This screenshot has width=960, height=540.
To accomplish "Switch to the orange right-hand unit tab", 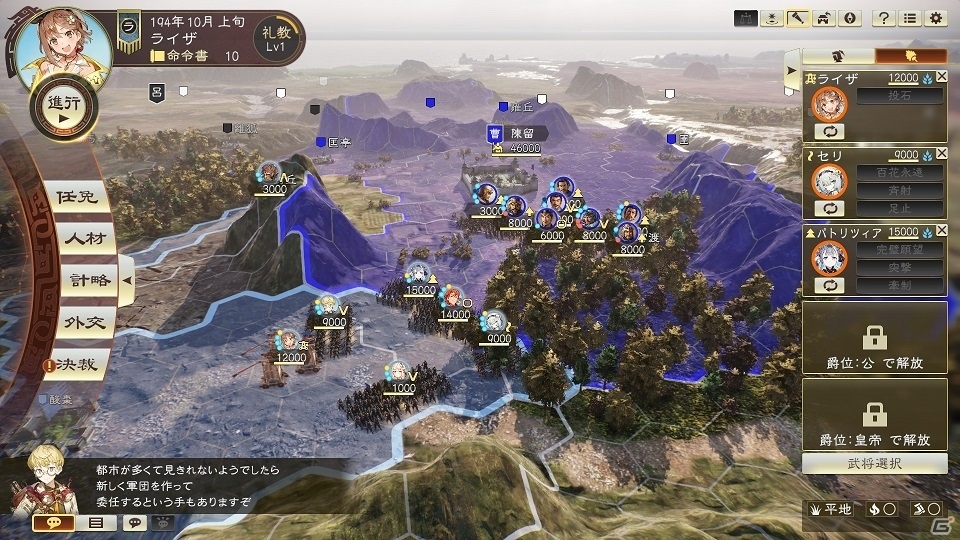I will point(910,56).
